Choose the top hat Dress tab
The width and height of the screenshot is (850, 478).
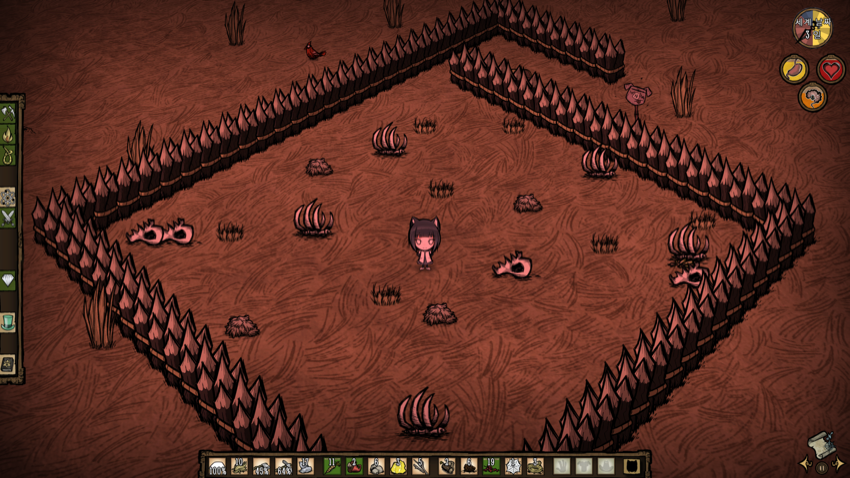(x=8, y=322)
